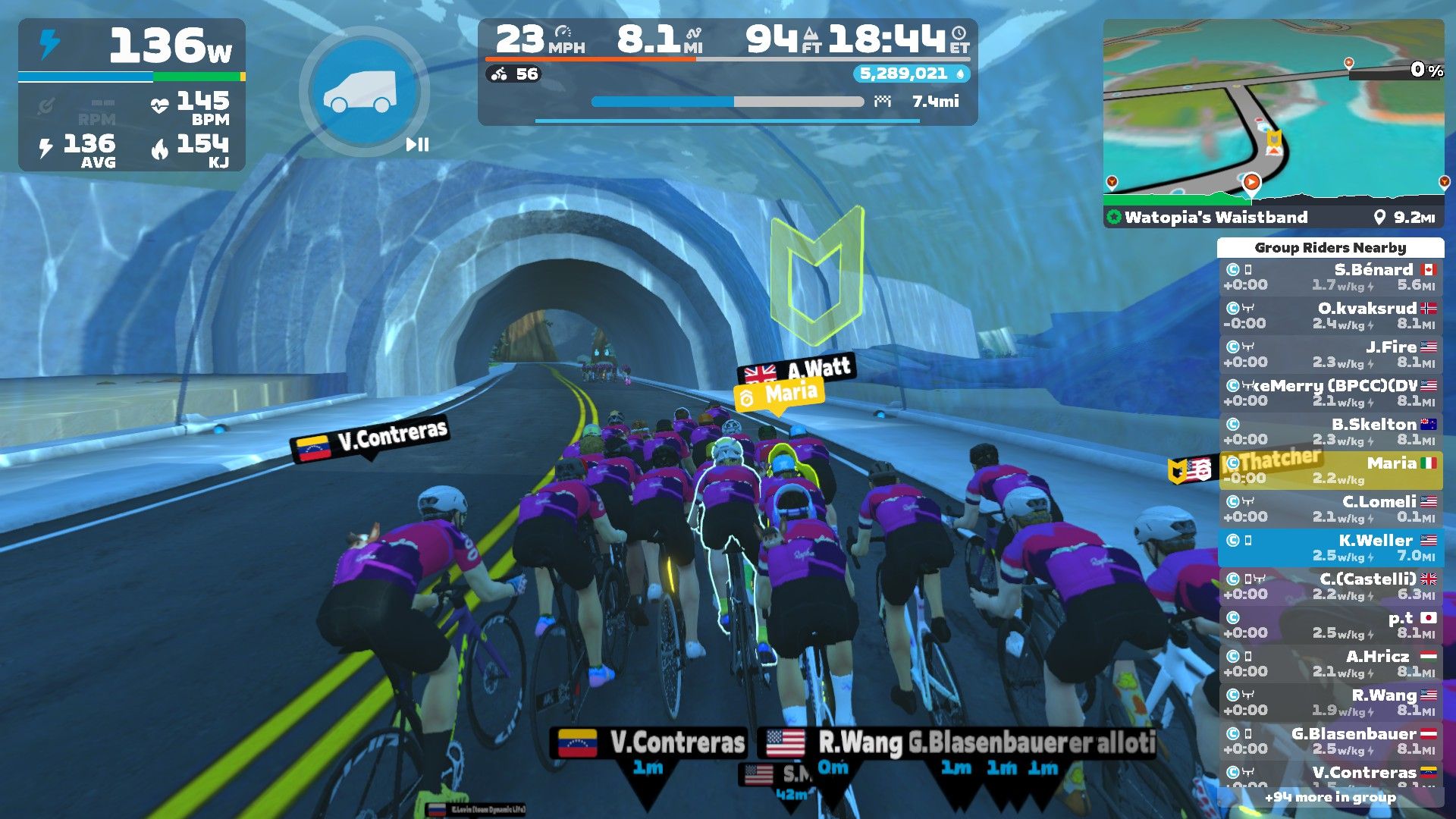This screenshot has width=1456, height=819.
Task: Select S.Bénard in nearby riders list
Action: pos(1330,277)
